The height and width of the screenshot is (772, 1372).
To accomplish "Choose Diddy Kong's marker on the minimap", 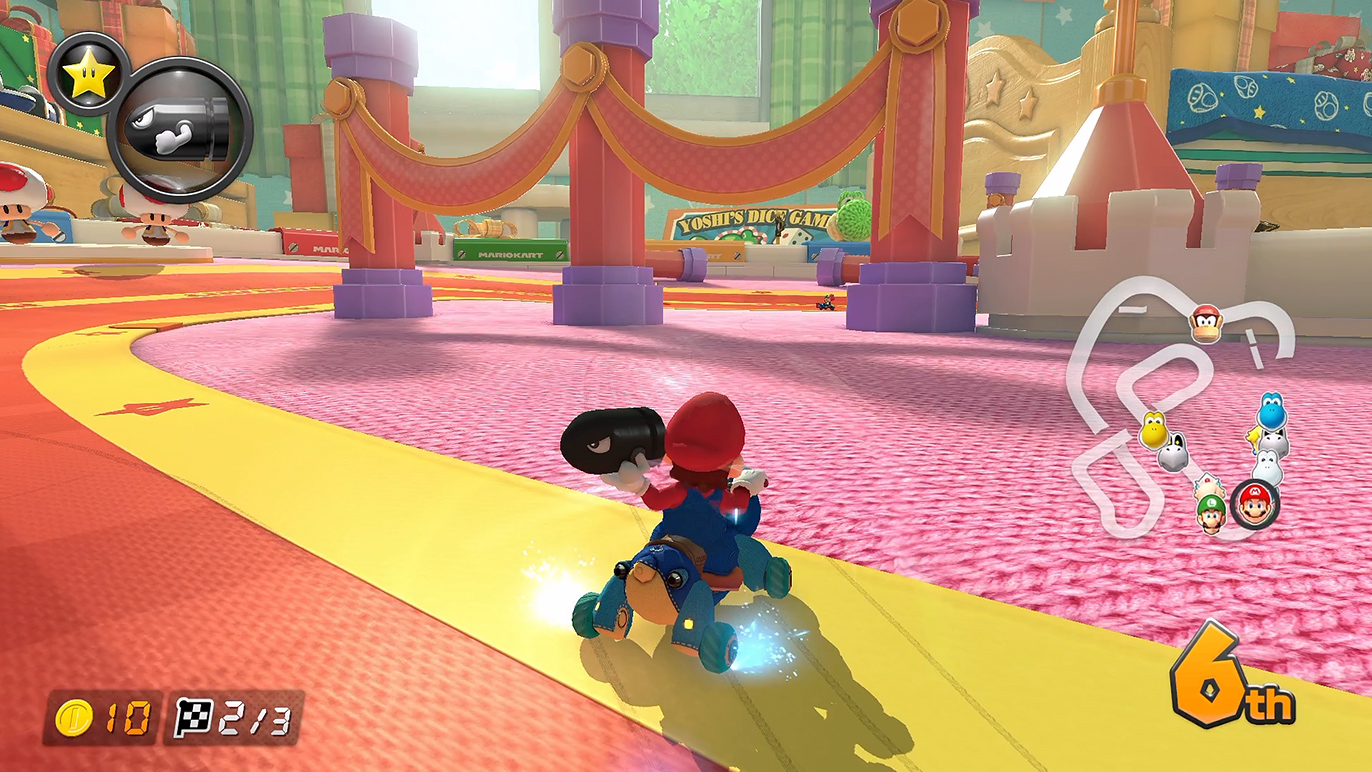I will coord(1206,323).
